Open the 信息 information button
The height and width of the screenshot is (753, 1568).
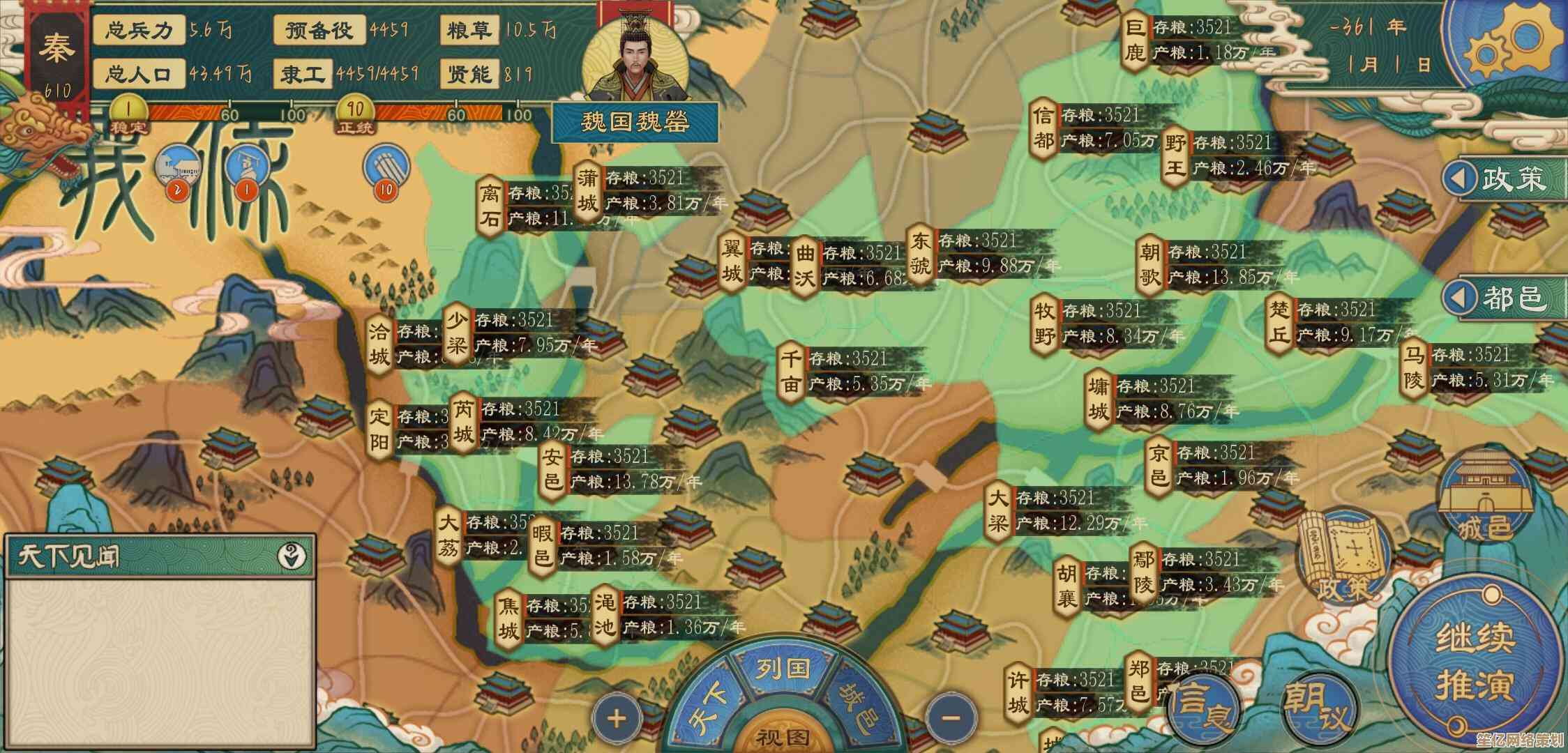click(x=1201, y=706)
